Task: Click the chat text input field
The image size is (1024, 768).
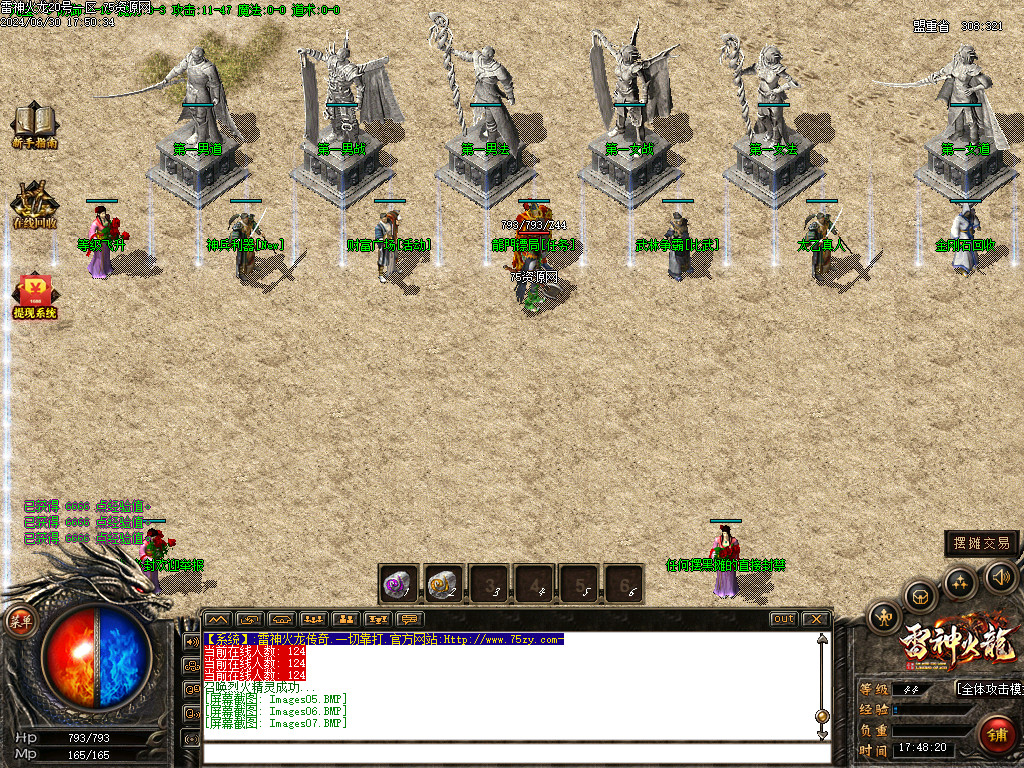Action: [510, 752]
